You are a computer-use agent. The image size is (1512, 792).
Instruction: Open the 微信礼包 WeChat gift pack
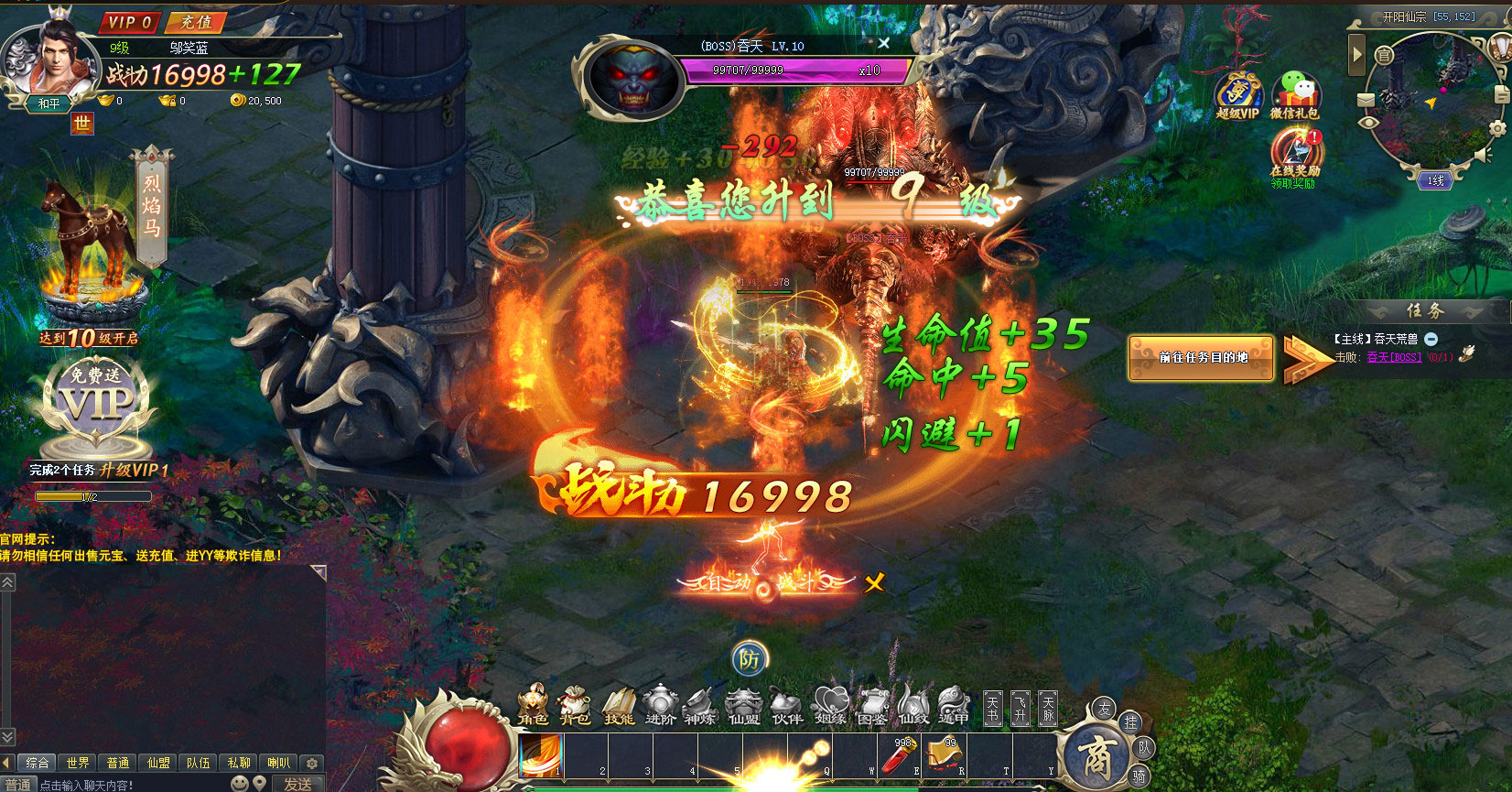[1294, 95]
